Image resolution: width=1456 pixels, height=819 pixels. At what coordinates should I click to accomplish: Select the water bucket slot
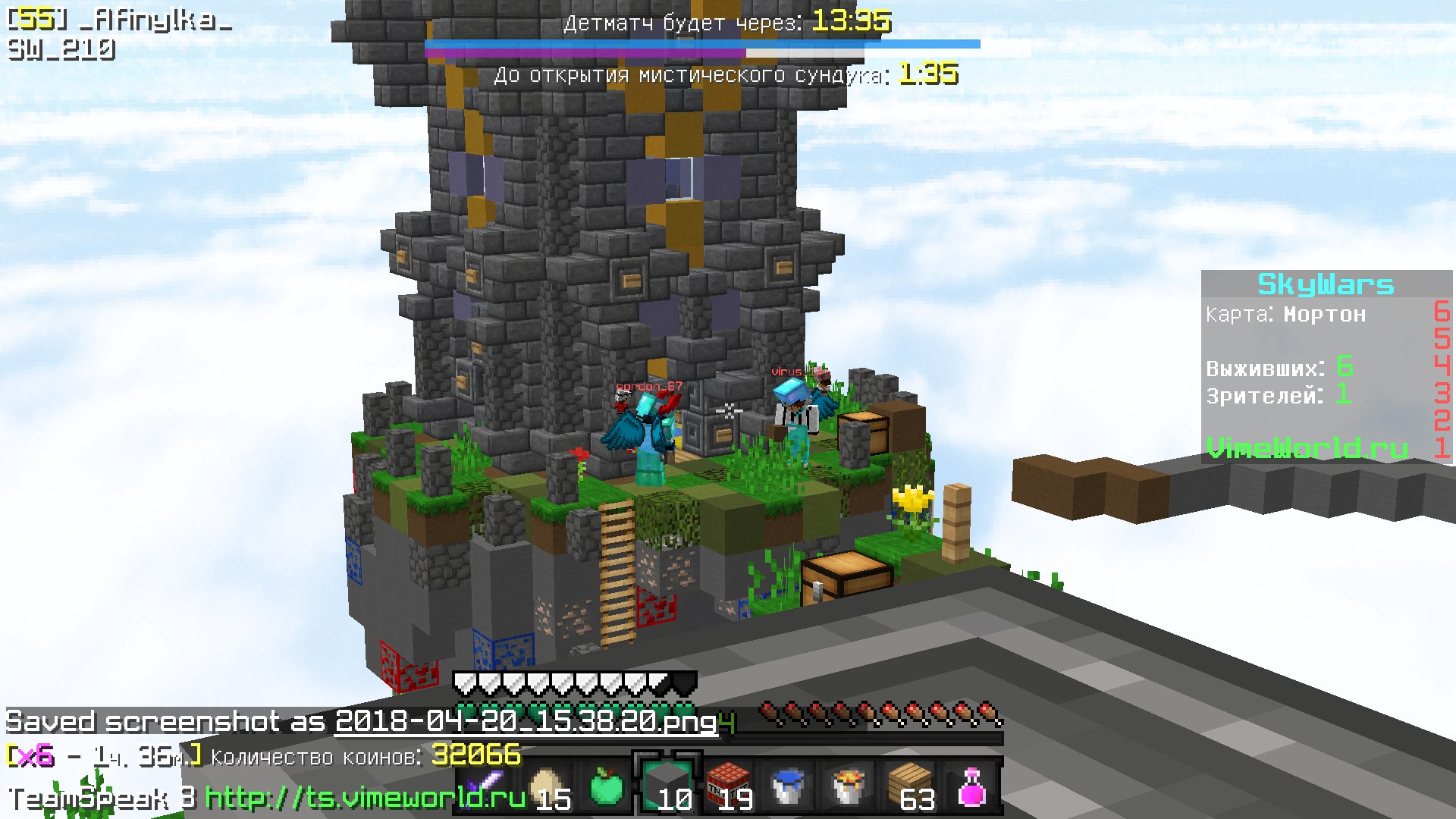[789, 786]
